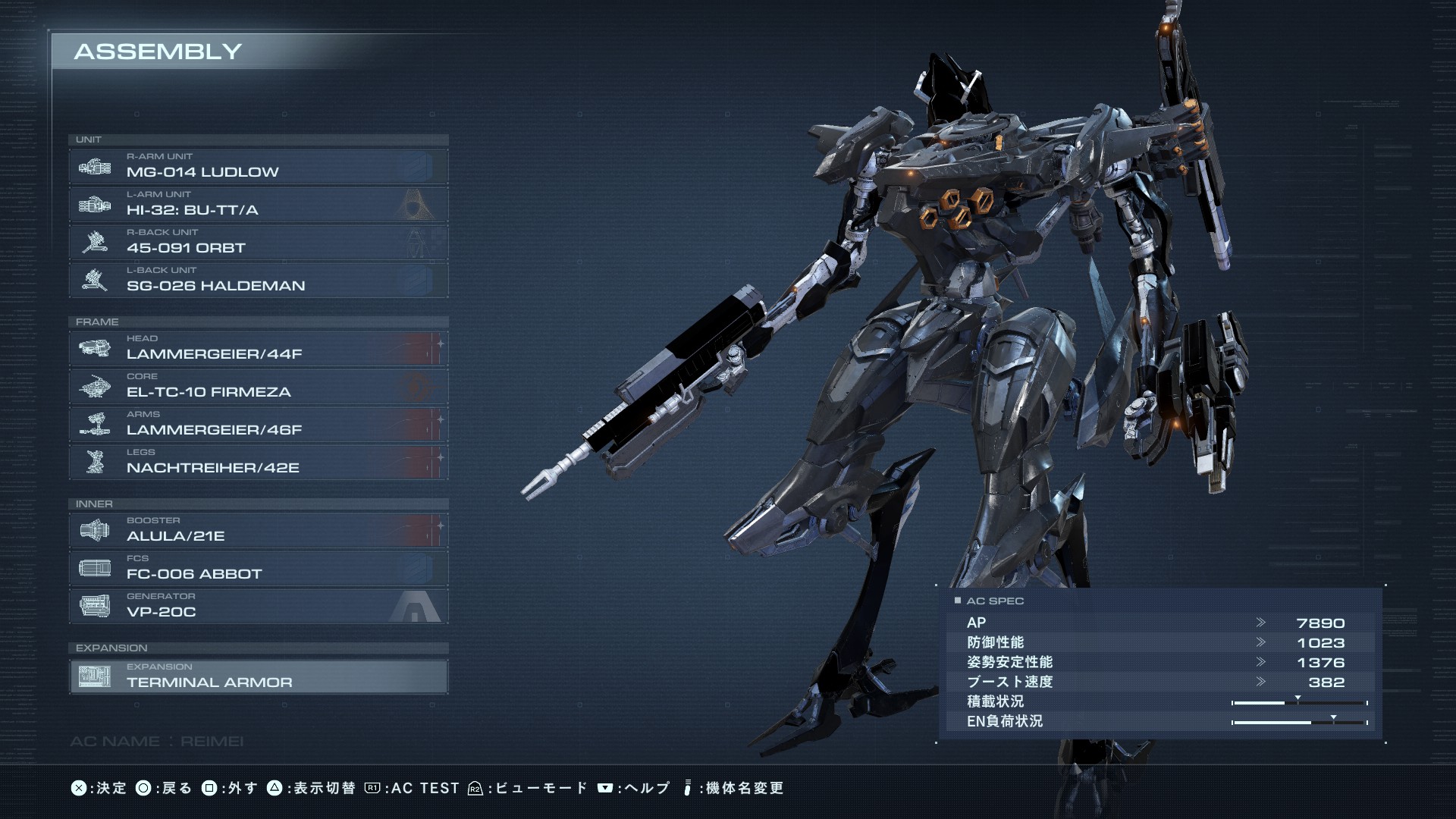Screen dimensions: 1456x819
Task: Choose the ARMS LAMMERGEIER/46F slot
Action: pyautogui.click(x=258, y=424)
